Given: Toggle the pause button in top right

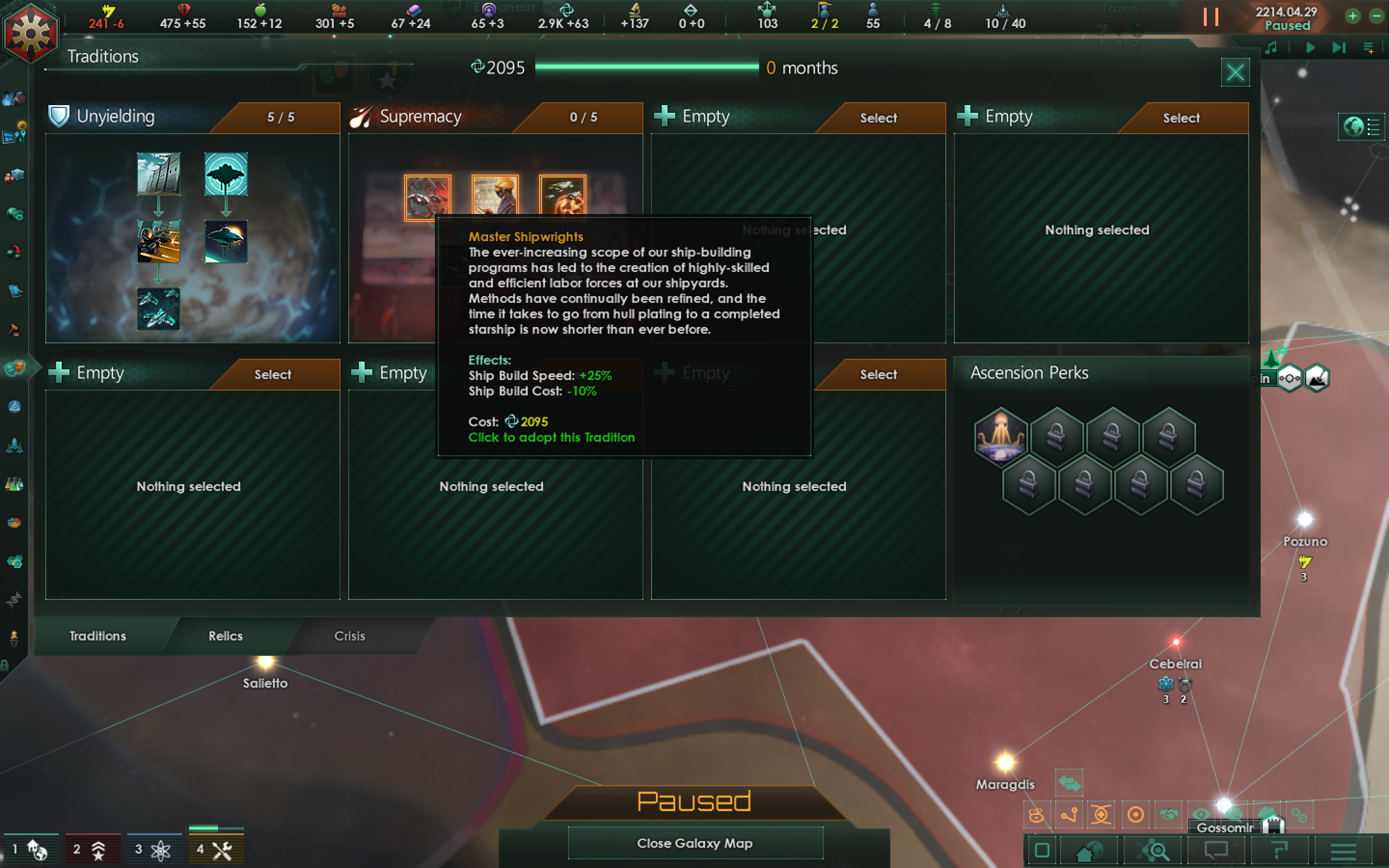Looking at the screenshot, I should coord(1212,17).
